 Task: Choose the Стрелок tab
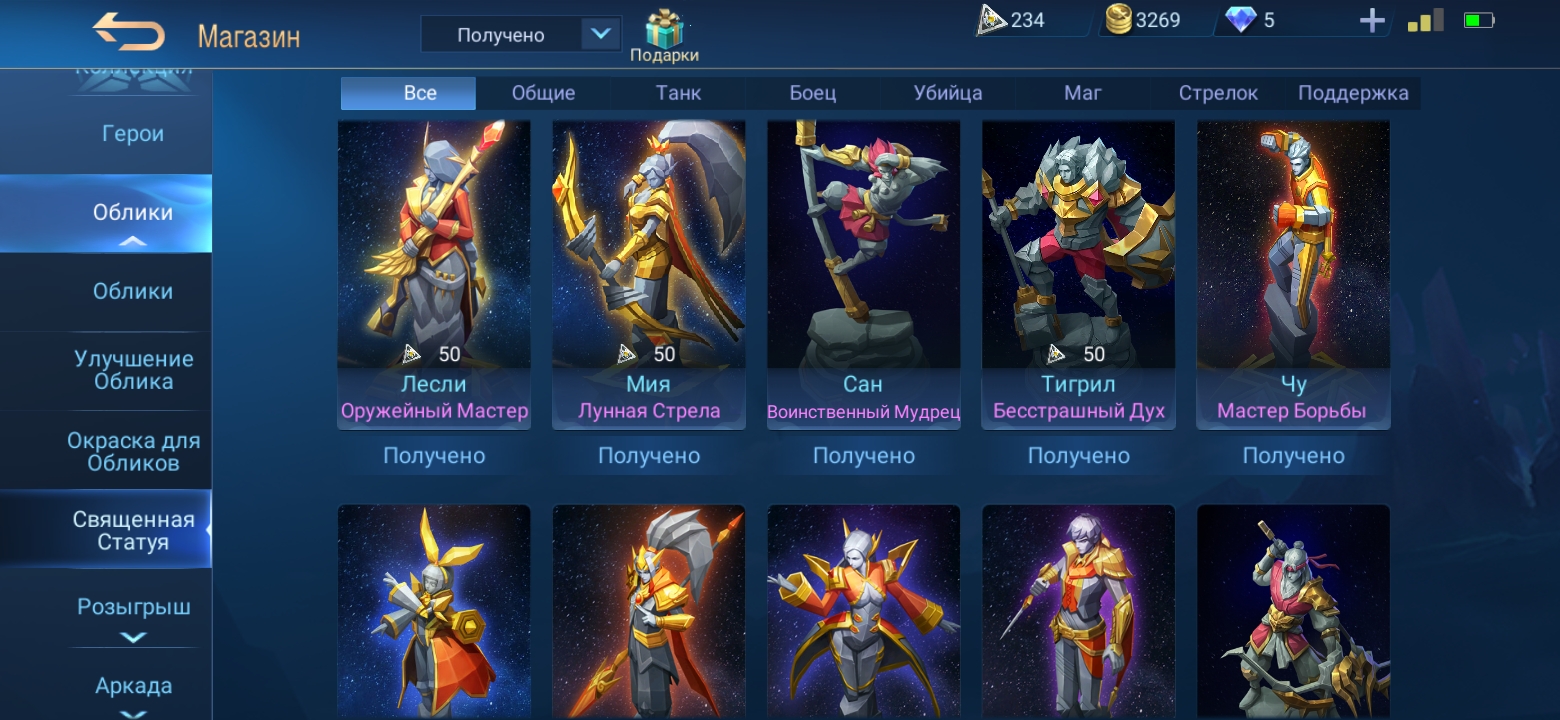click(x=1217, y=93)
